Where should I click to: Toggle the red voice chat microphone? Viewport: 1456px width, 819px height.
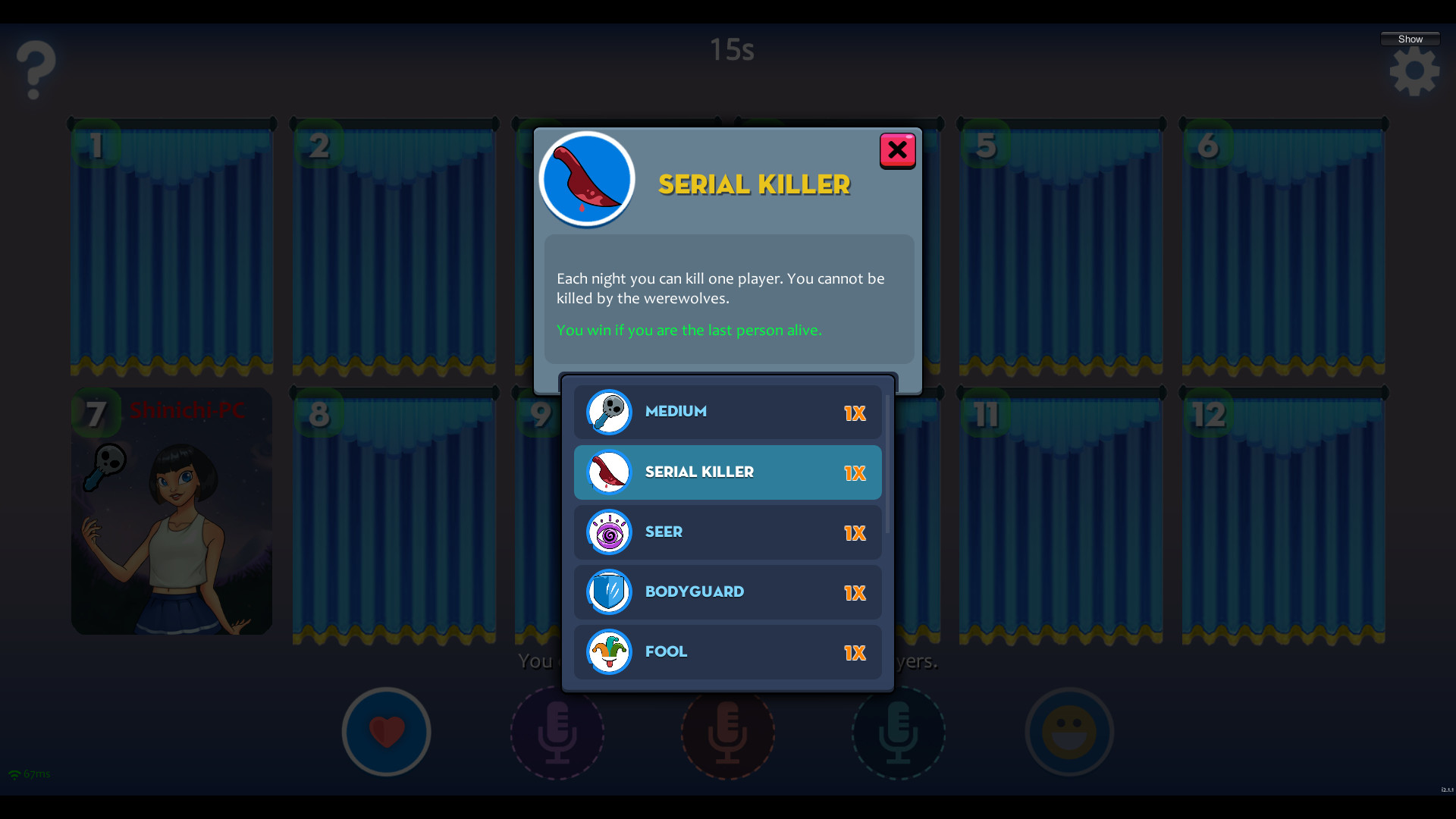tap(728, 733)
